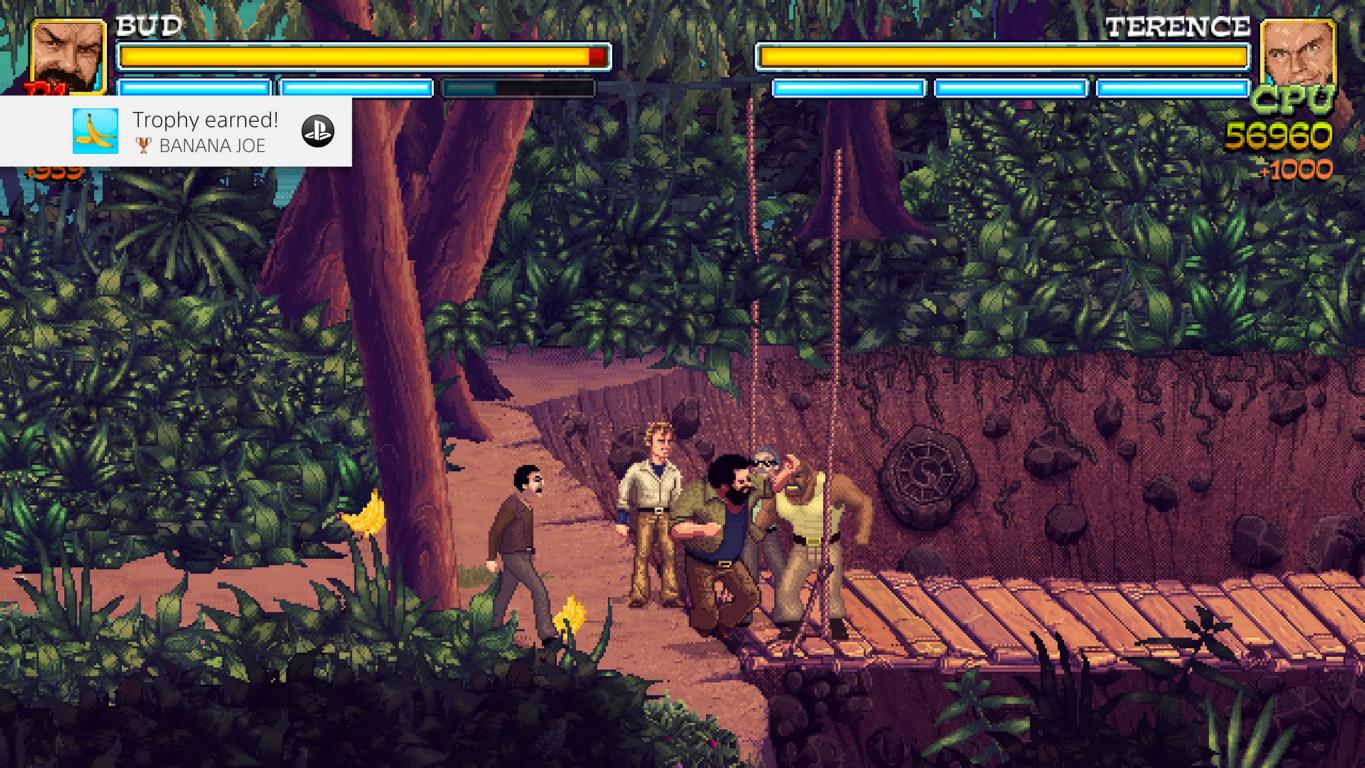Image resolution: width=1365 pixels, height=768 pixels.
Task: Click Bud's character portrait
Action: coord(68,55)
